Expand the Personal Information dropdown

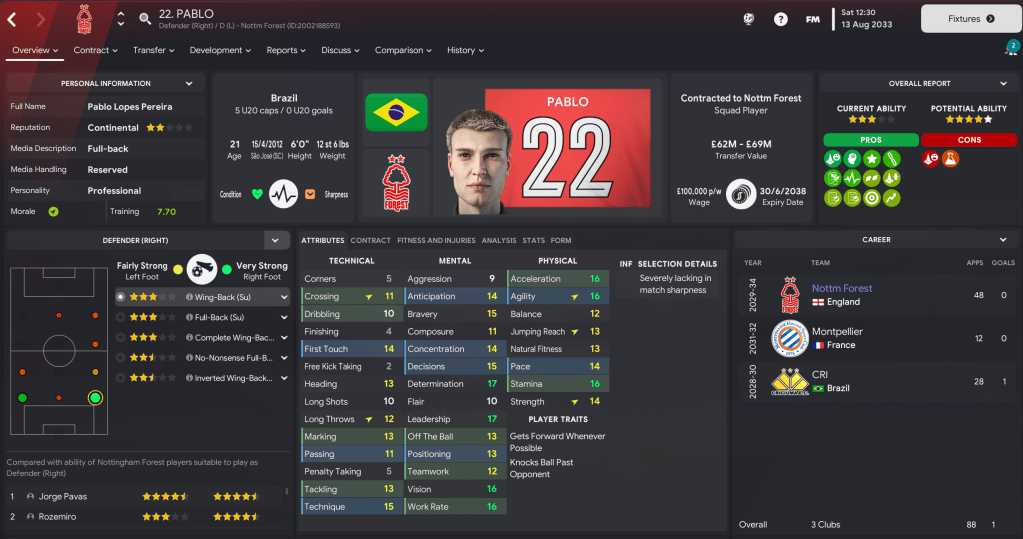click(189, 84)
